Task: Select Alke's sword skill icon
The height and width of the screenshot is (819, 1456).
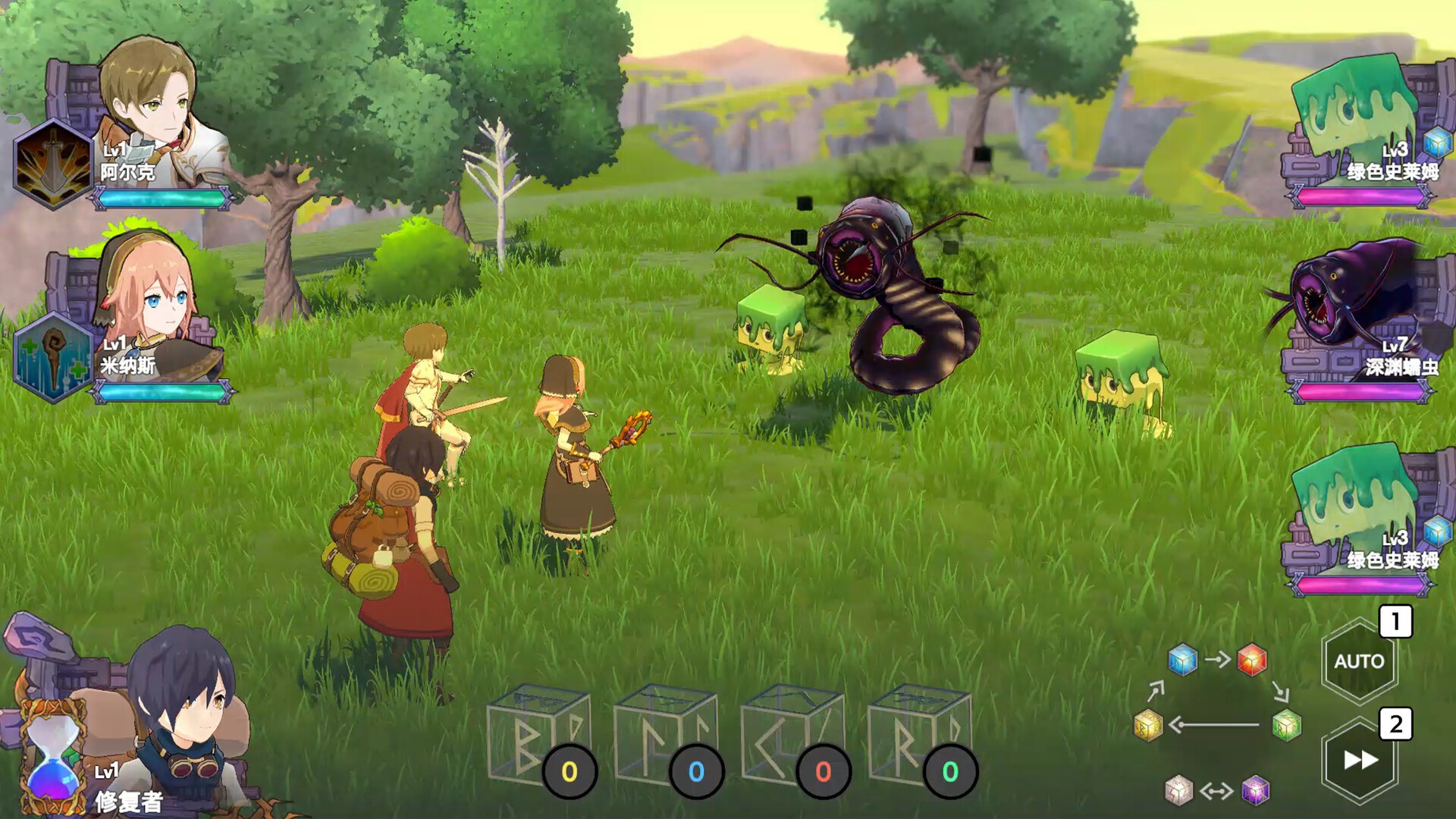Action: [x=53, y=164]
